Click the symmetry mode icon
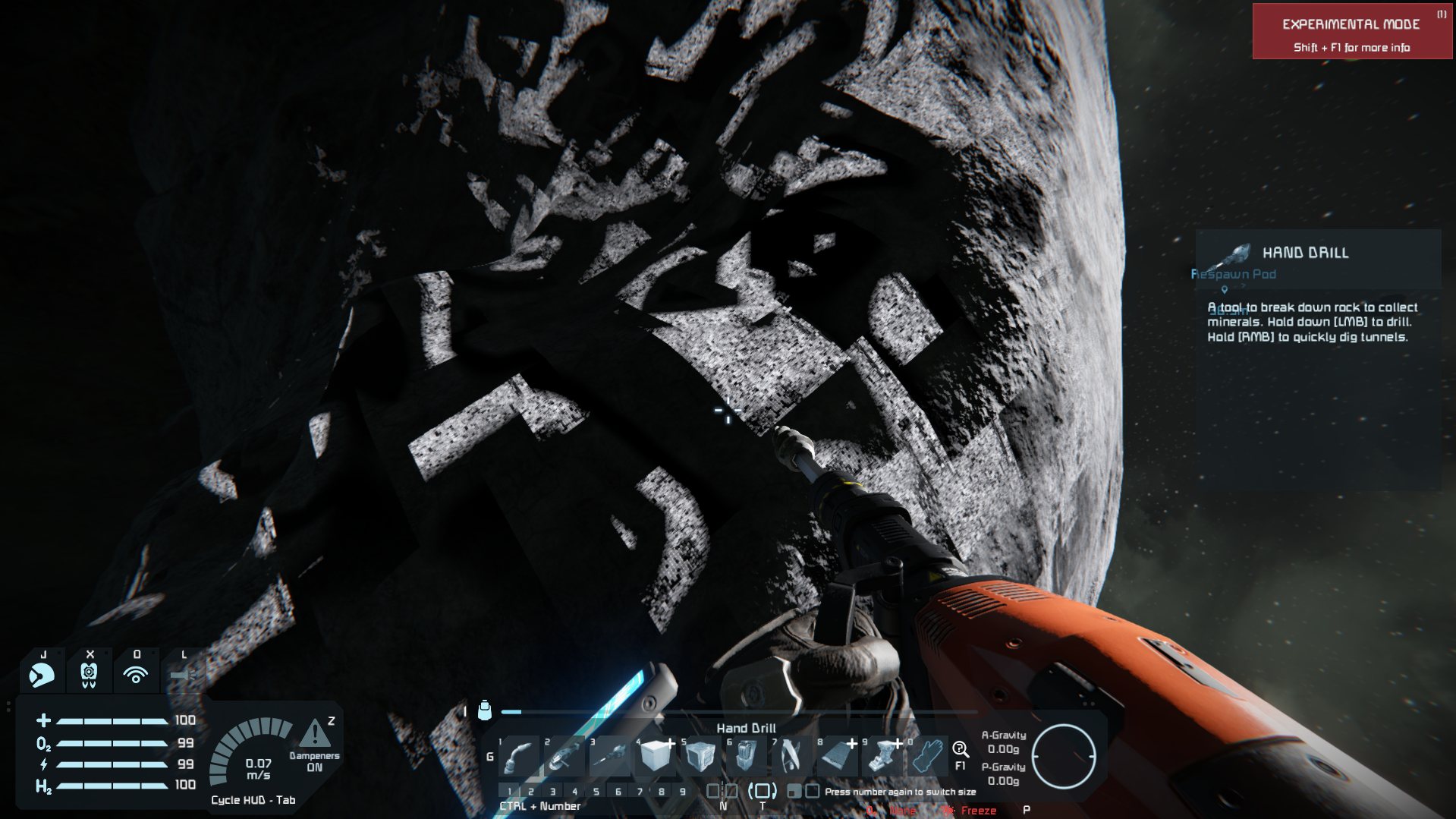The width and height of the screenshot is (1456, 819). [x=722, y=792]
